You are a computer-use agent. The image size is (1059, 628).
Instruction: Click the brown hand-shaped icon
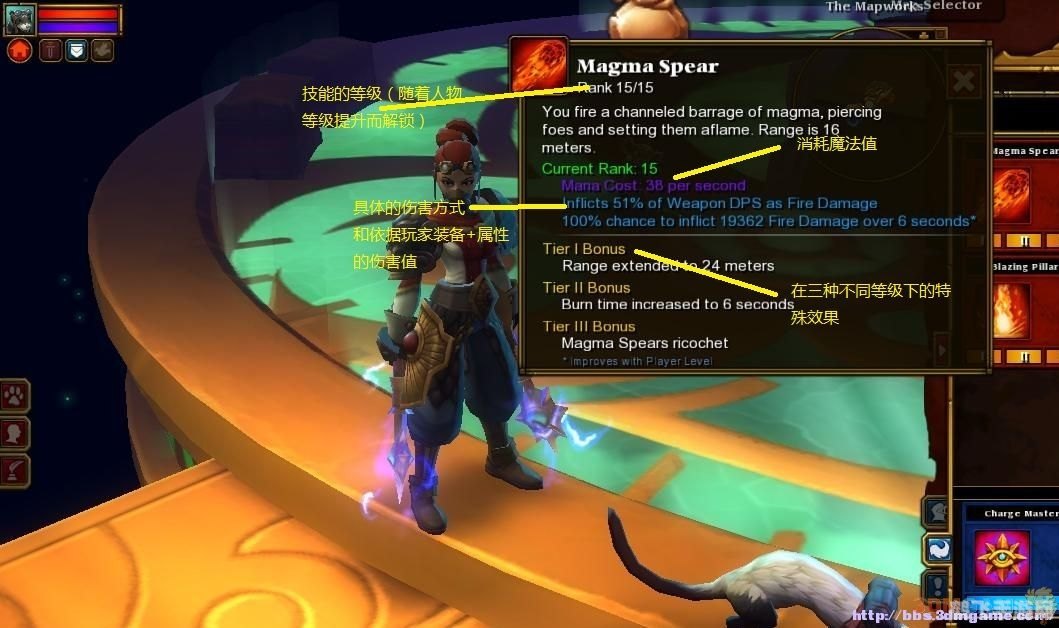click(x=102, y=51)
